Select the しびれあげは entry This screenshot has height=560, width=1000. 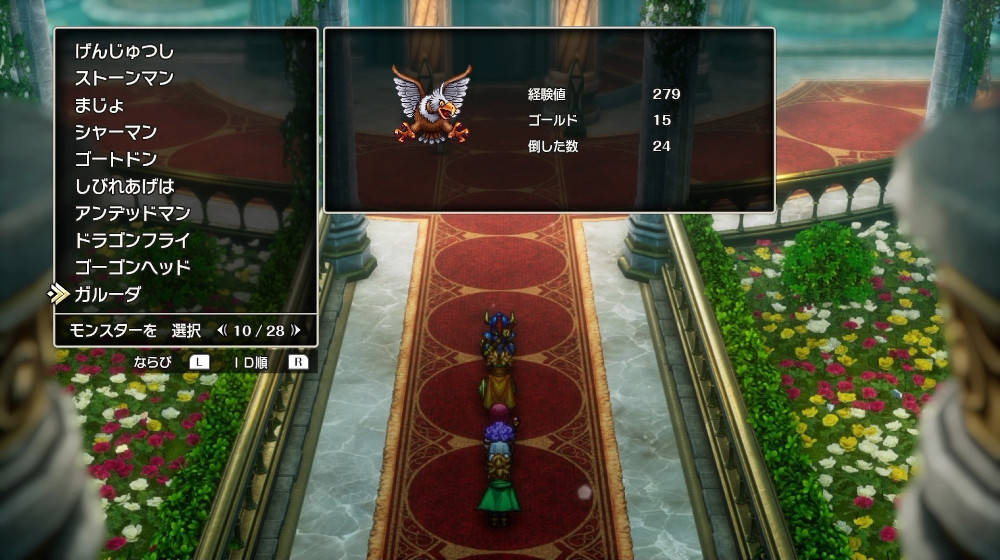[124, 186]
